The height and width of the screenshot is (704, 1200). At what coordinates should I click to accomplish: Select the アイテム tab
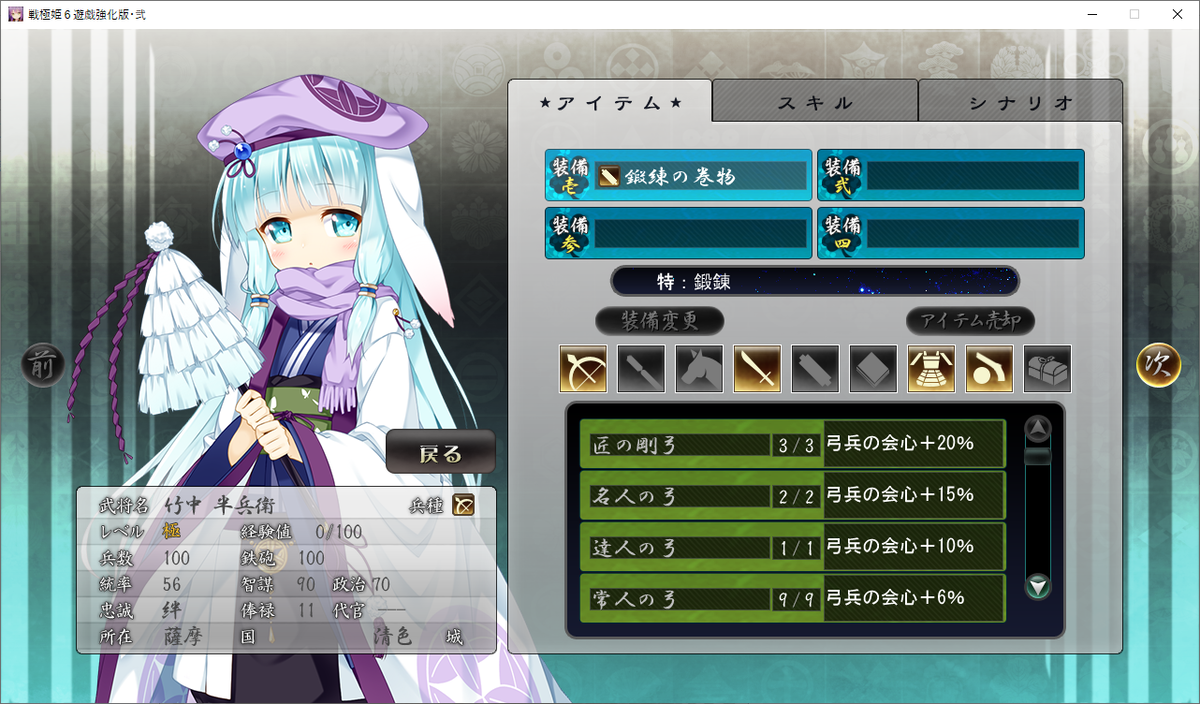point(610,102)
